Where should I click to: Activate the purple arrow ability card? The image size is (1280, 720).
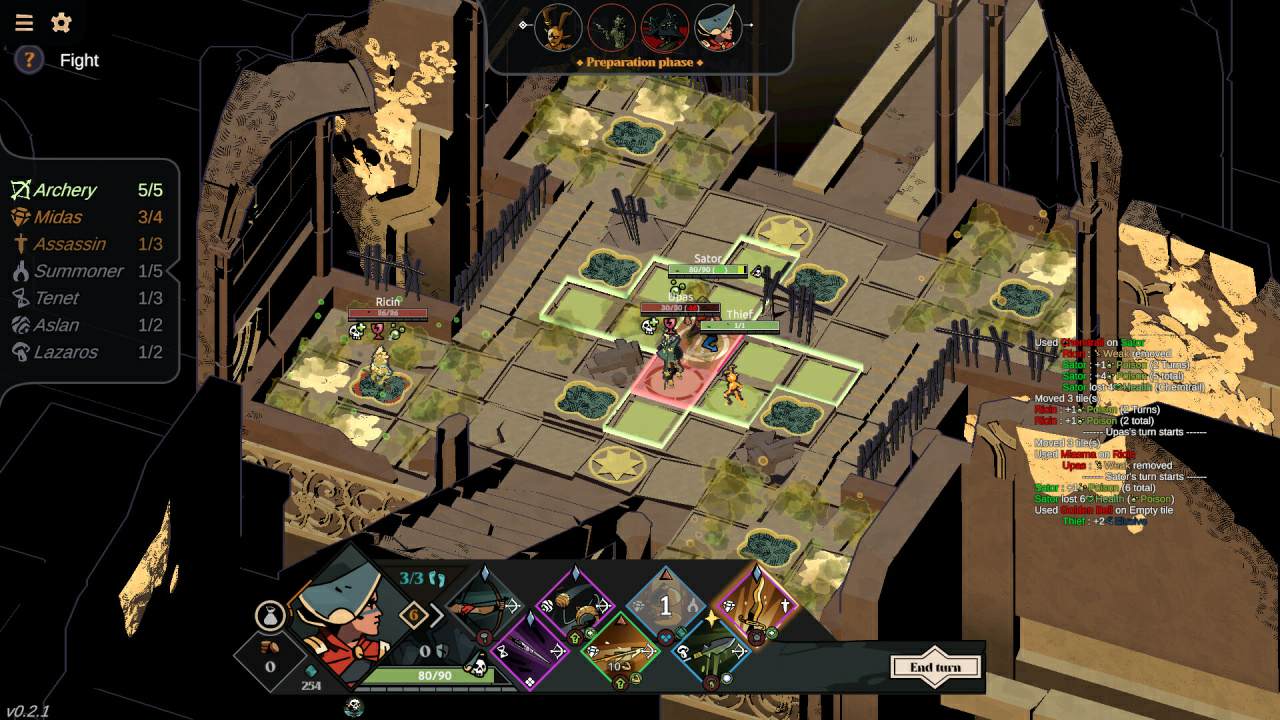click(529, 651)
